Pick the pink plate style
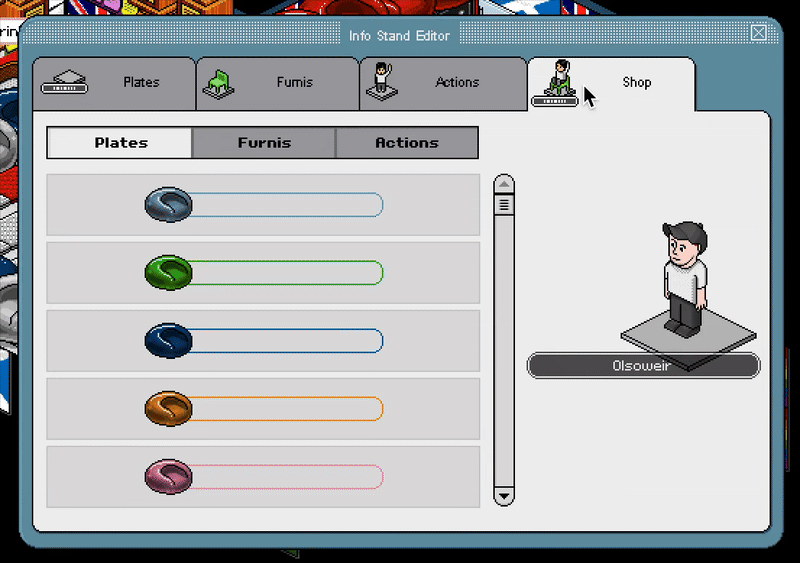This screenshot has width=800, height=563. pos(263,476)
